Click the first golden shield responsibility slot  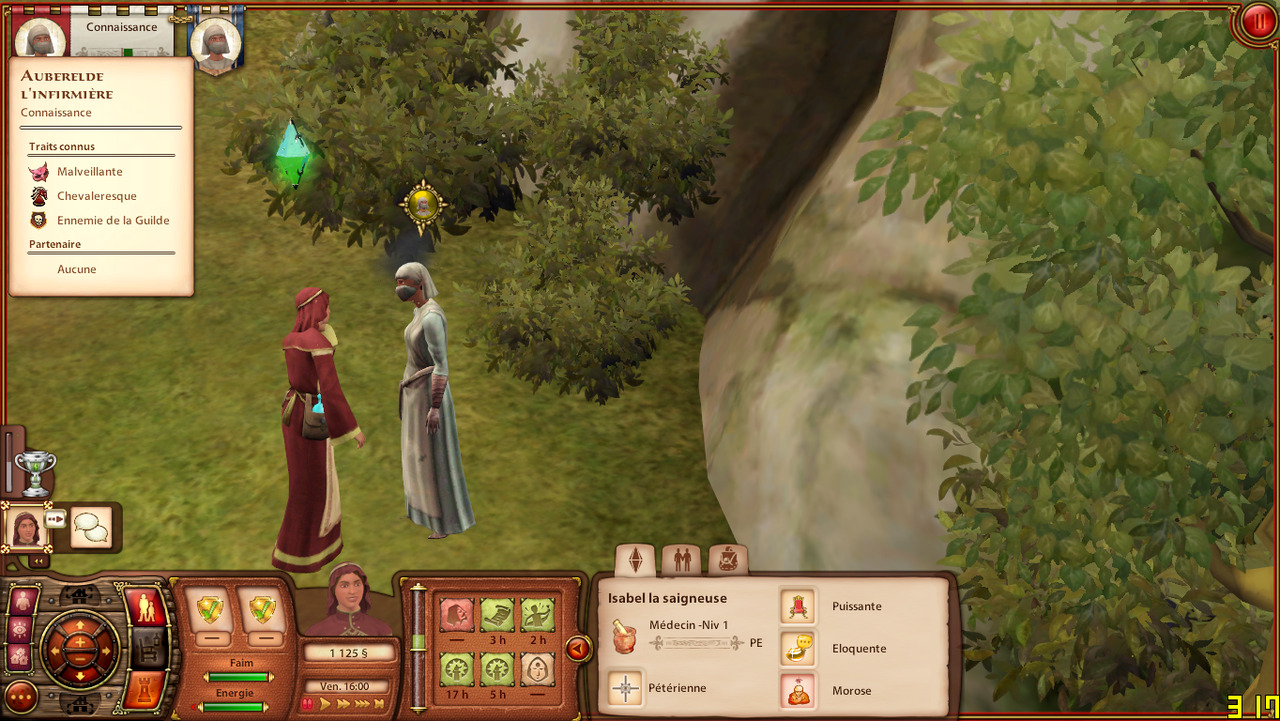pos(211,609)
